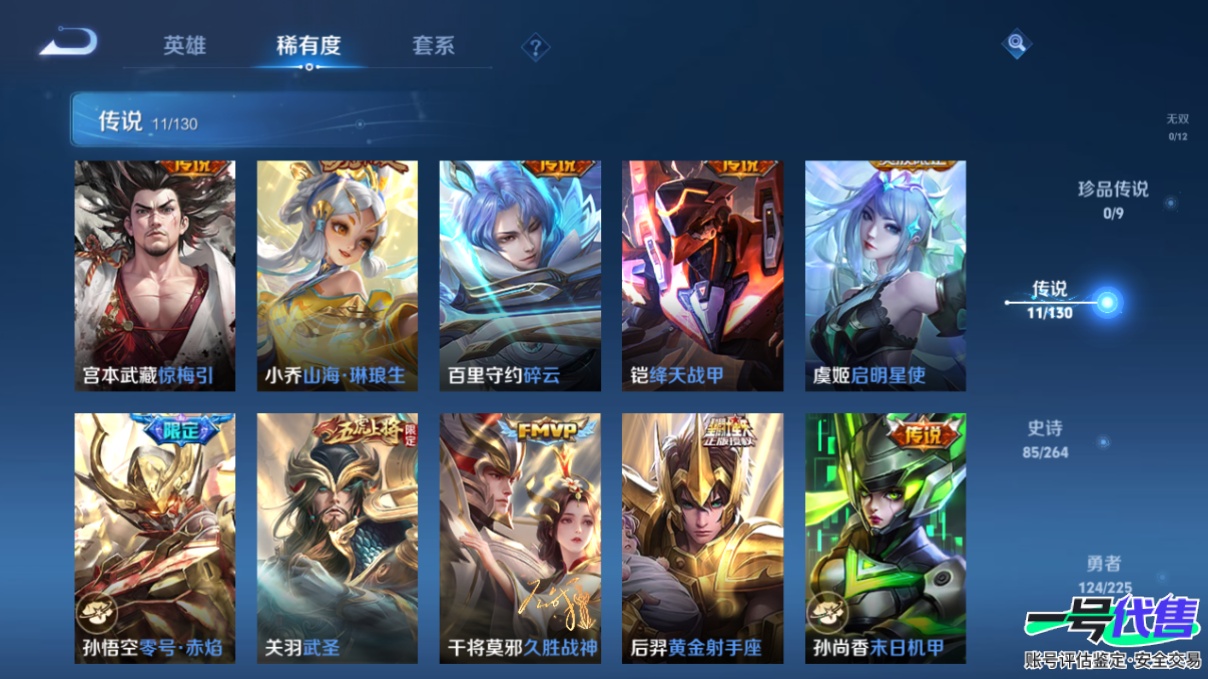Jump to the 珍品传说 rarity category
Image resolution: width=1208 pixels, height=679 pixels.
click(x=1113, y=198)
